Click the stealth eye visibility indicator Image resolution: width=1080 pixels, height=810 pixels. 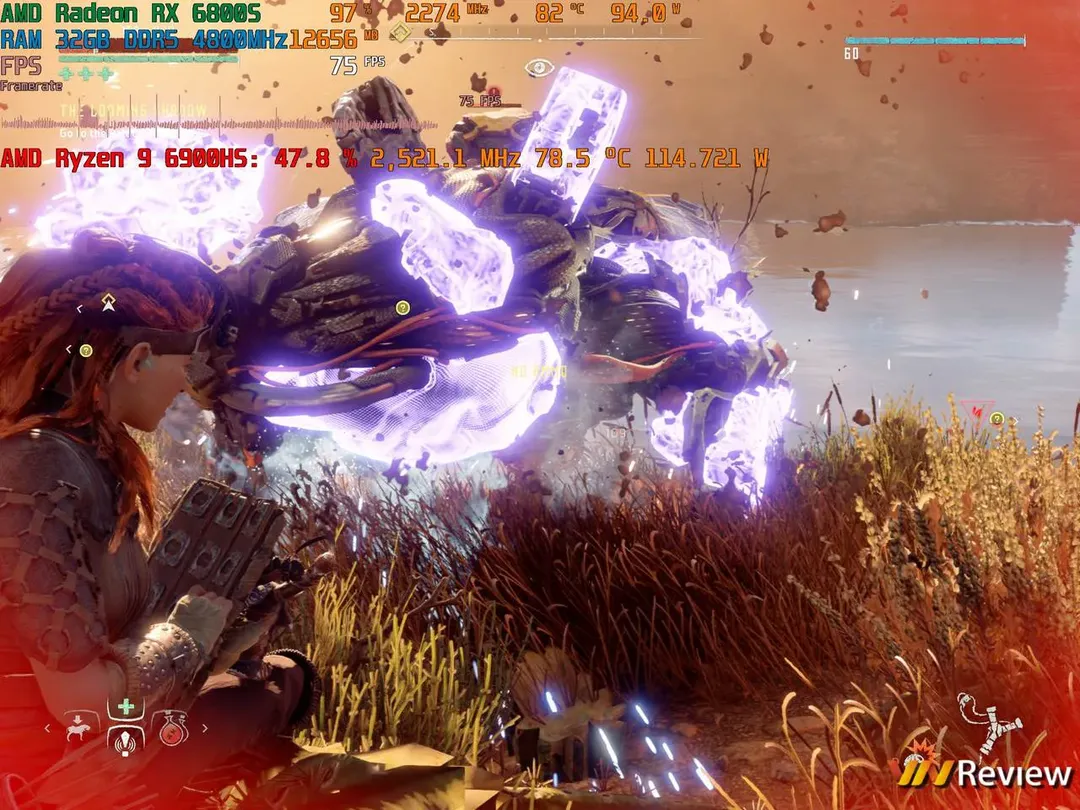click(x=539, y=68)
